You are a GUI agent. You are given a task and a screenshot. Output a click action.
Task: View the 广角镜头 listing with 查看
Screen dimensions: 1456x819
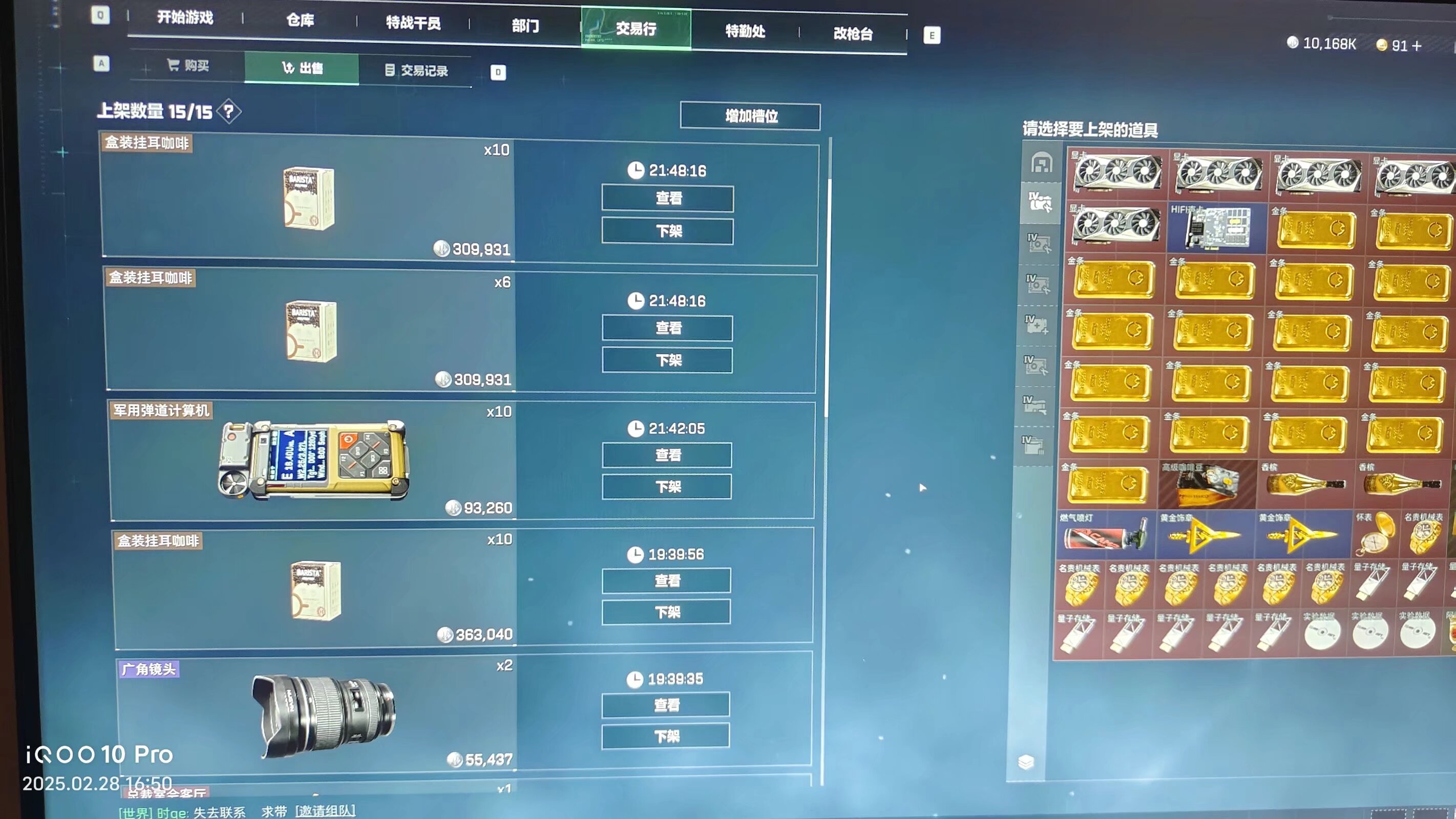666,705
